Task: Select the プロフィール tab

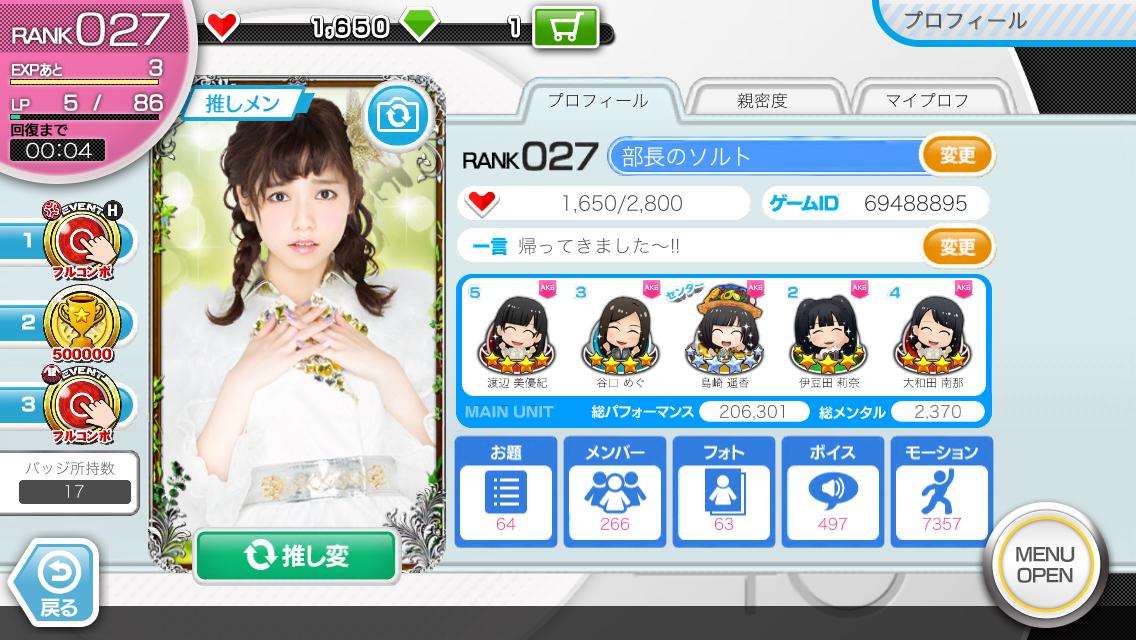Action: pyautogui.click(x=598, y=100)
